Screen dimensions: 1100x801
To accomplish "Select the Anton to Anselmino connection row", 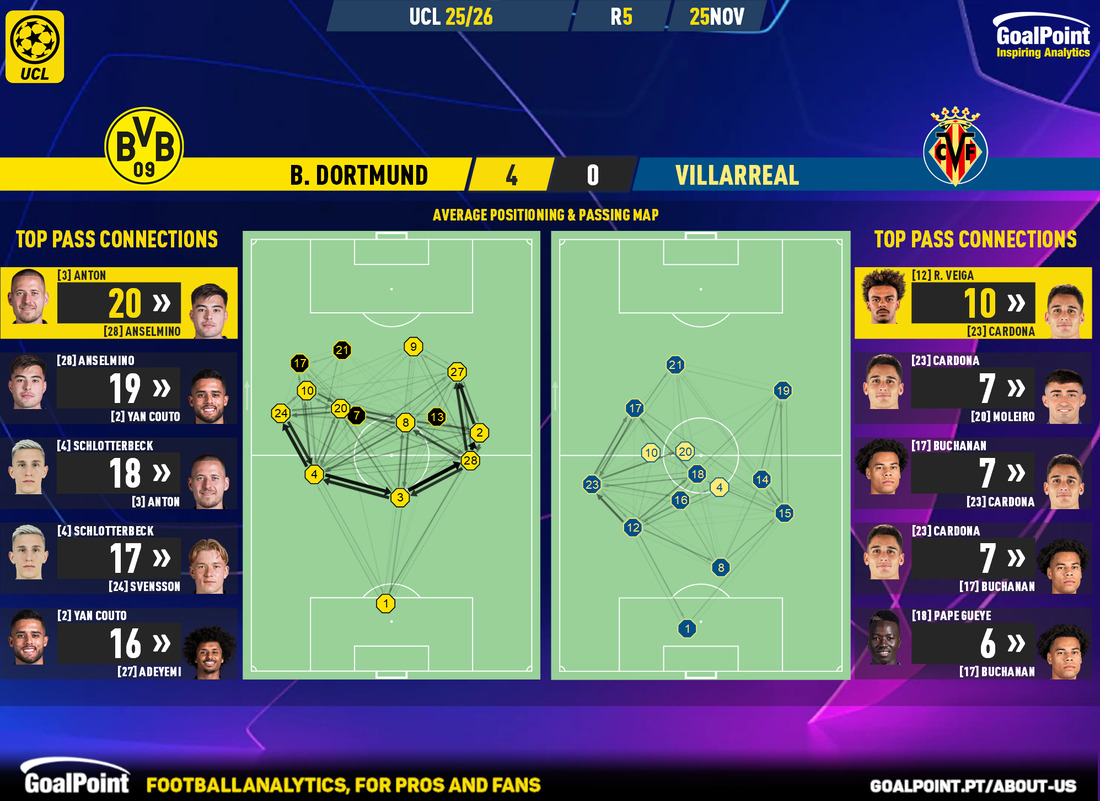I will click(119, 302).
